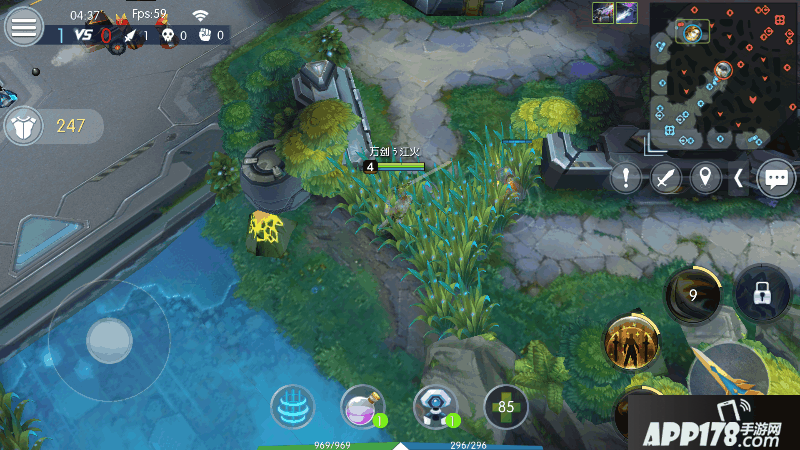Screen dimensions: 800x450
Task: Select the green cross heal spell
Action: pos(506,407)
